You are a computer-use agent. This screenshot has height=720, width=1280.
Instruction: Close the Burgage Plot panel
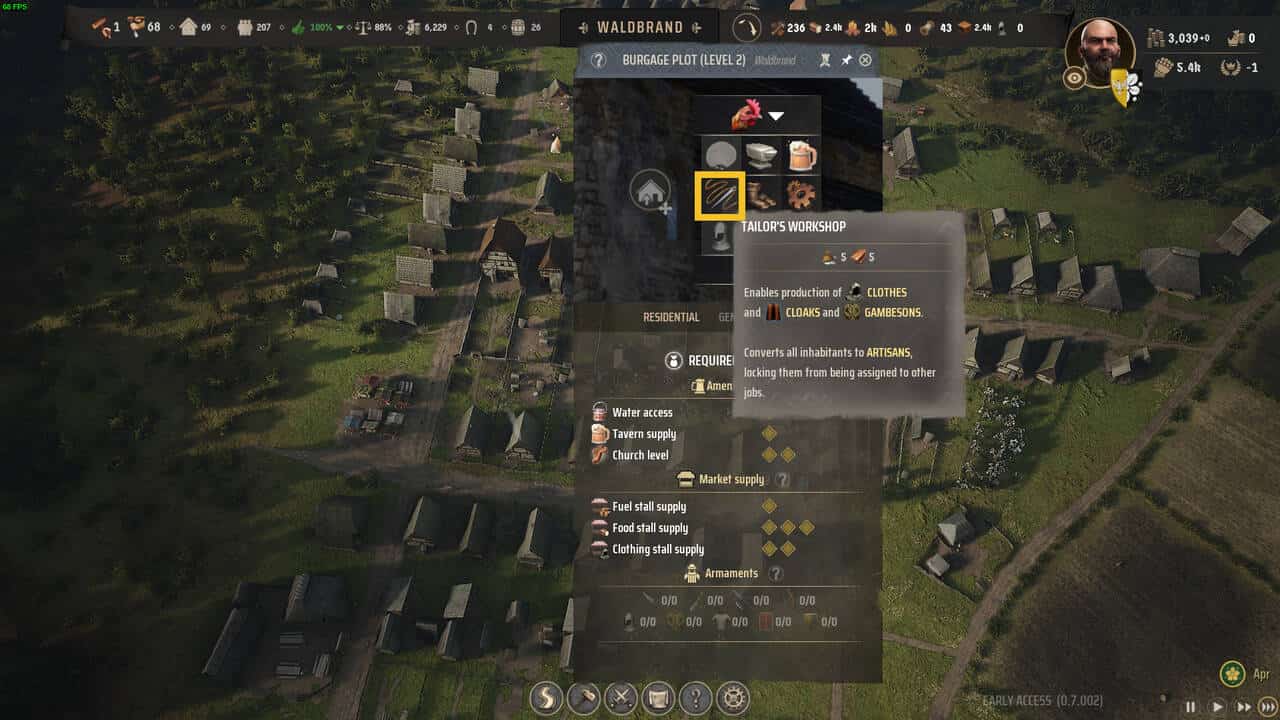coord(865,60)
